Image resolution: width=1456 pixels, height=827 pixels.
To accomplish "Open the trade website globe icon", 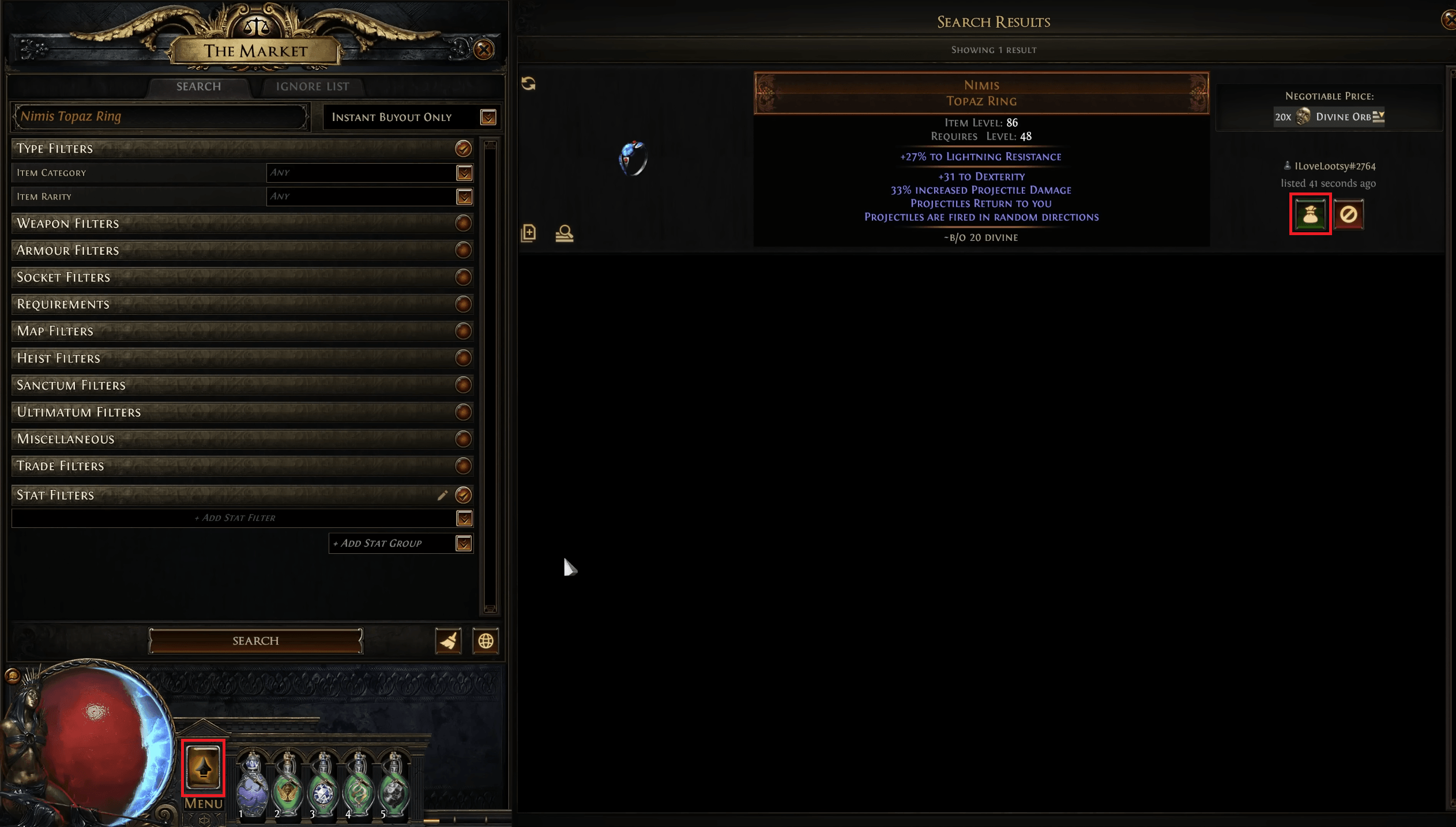I will [x=486, y=640].
